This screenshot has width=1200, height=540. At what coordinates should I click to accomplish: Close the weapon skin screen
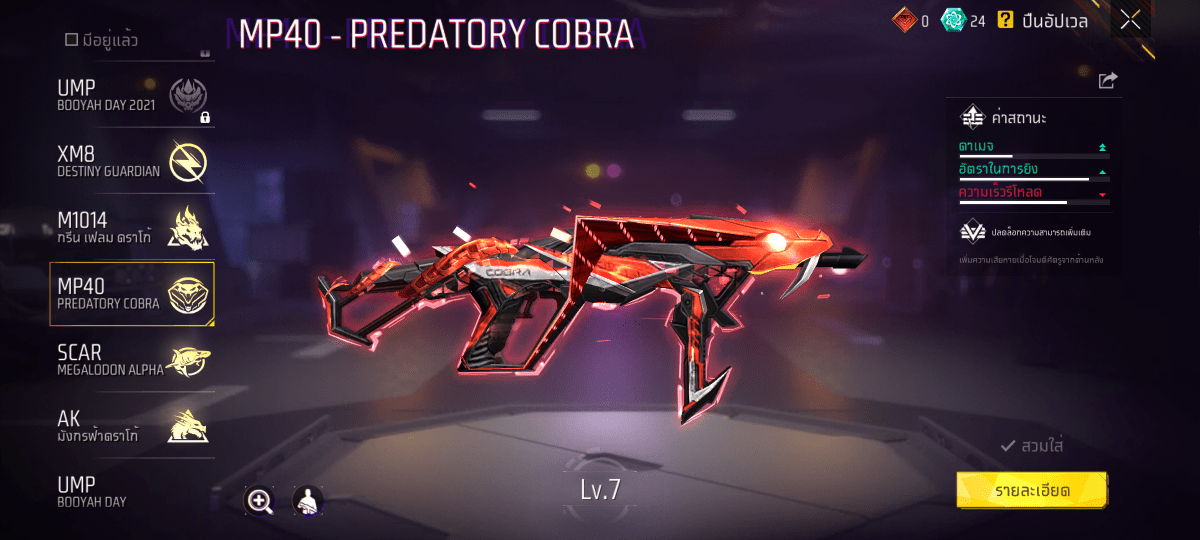1130,20
